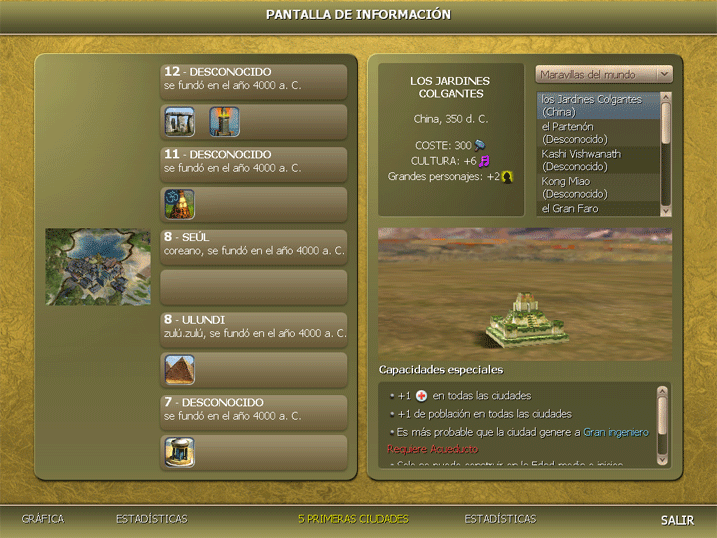Viewport: 717px width, 538px height.
Task: Select los Jardines Colgantes in the wonder list
Action: pos(597,105)
